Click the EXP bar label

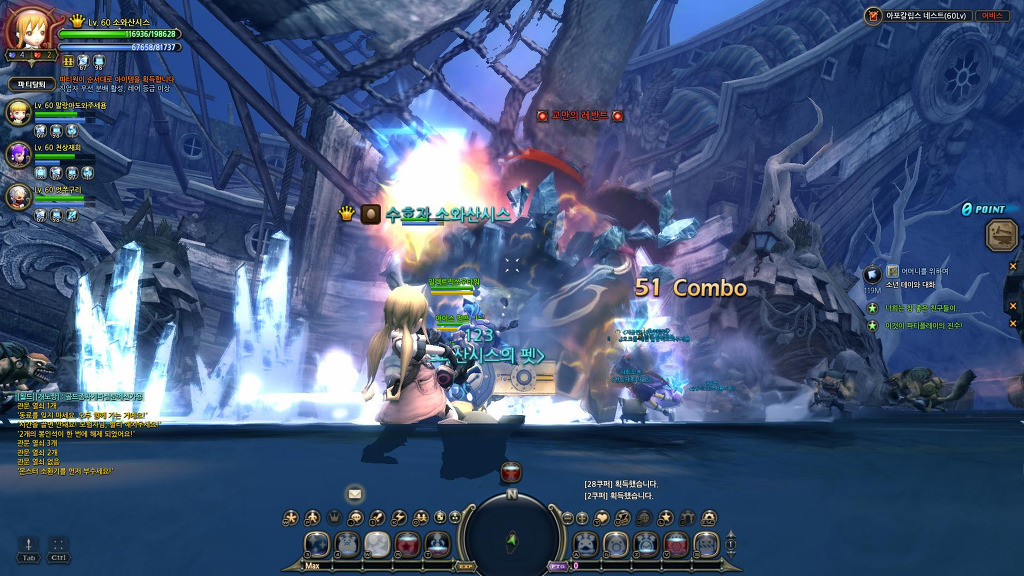(466, 566)
